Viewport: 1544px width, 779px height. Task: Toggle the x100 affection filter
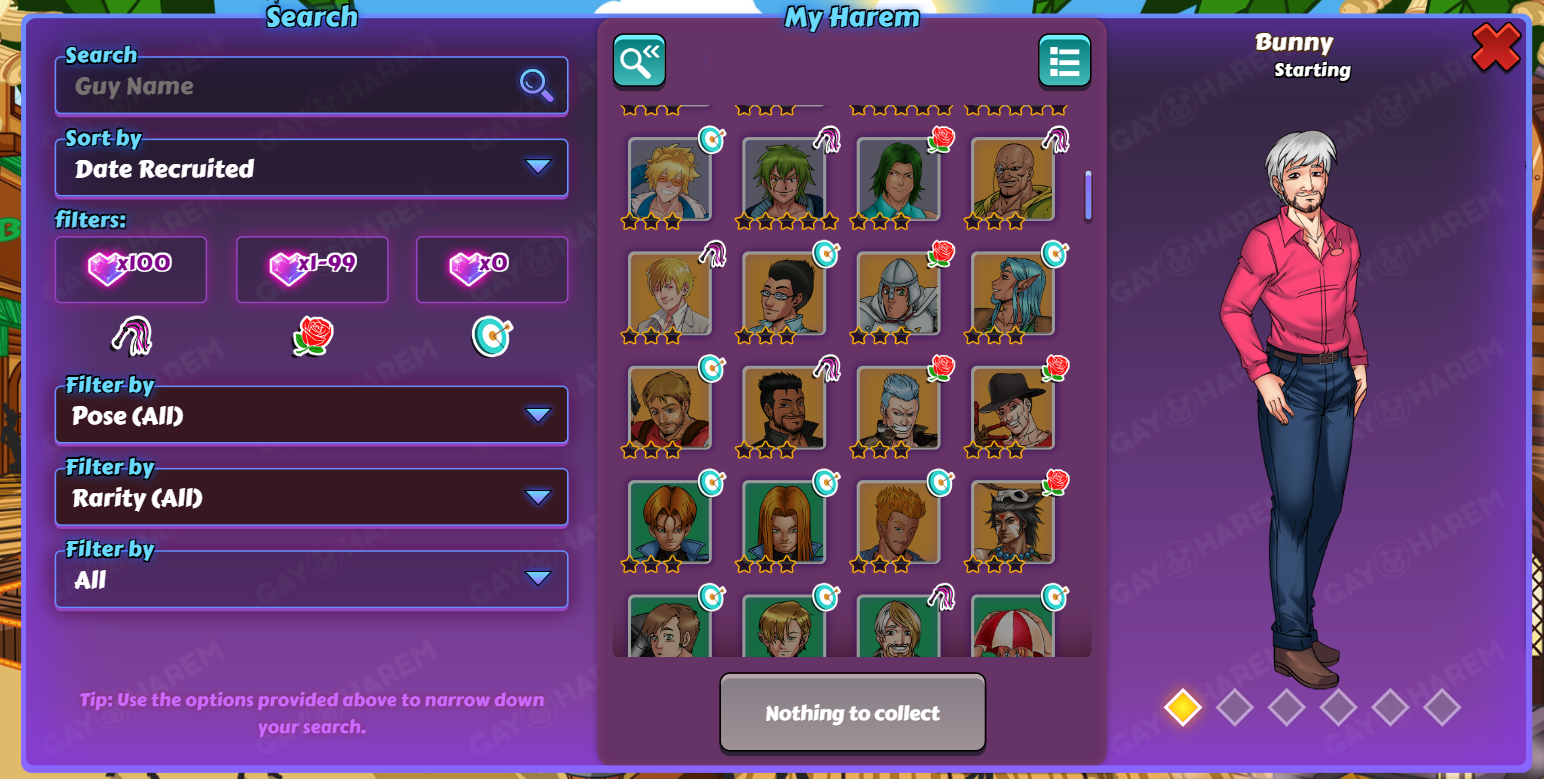(x=130, y=268)
